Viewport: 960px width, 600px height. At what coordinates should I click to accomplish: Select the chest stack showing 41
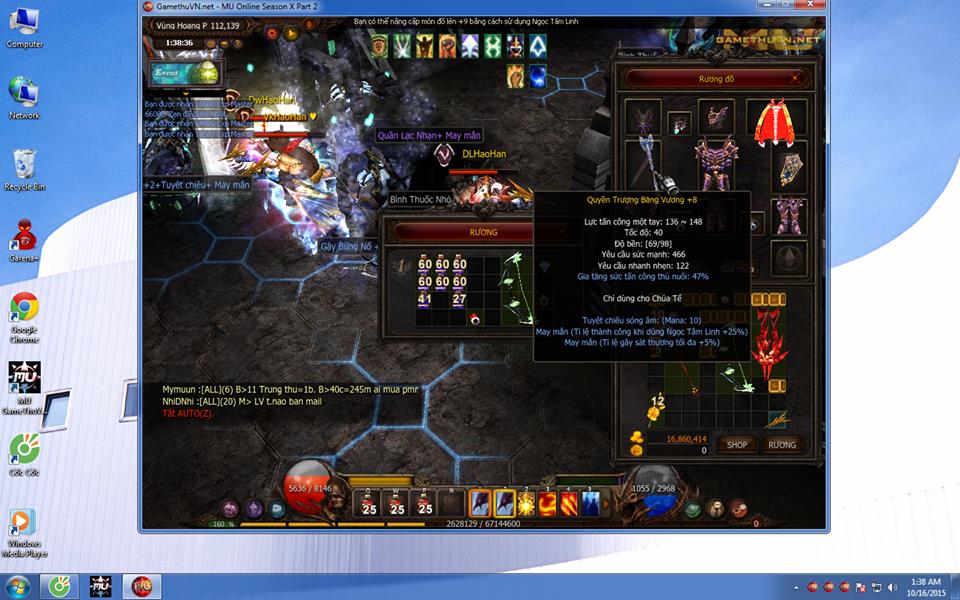pos(425,298)
